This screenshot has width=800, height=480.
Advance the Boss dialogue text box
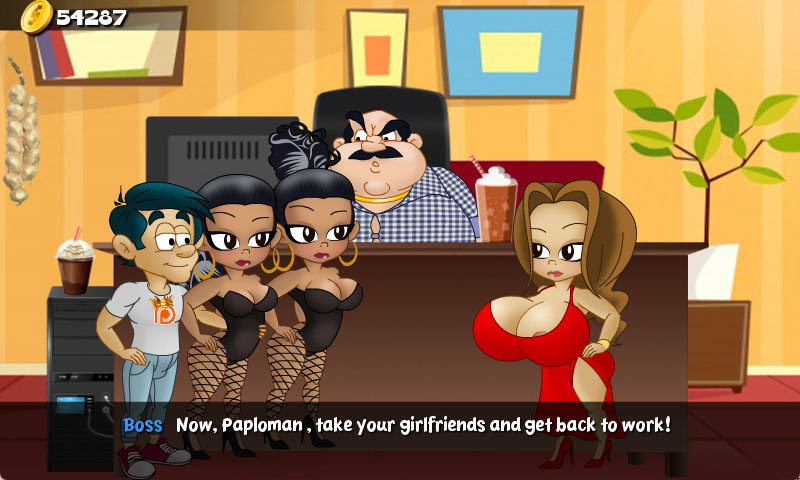400,426
